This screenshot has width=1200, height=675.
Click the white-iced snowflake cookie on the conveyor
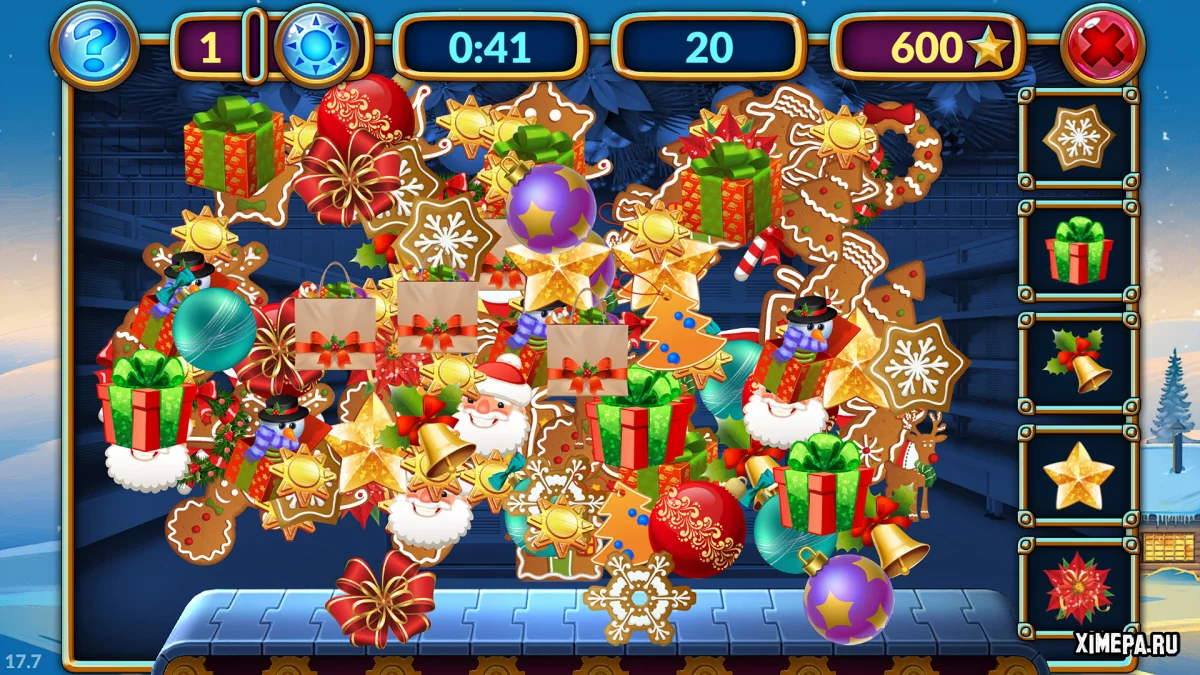(639, 598)
